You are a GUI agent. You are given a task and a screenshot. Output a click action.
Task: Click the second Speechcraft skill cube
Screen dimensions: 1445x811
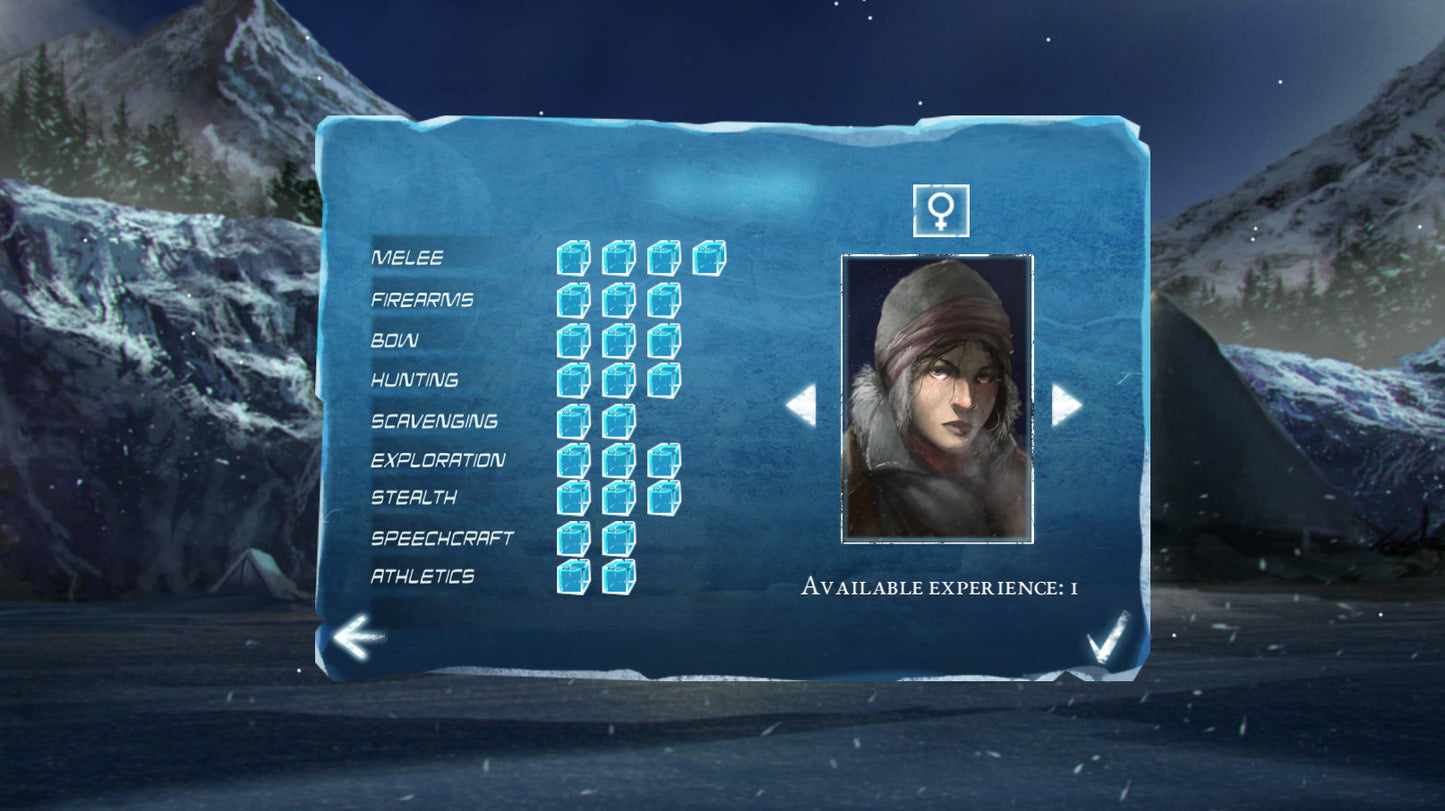pyautogui.click(x=618, y=537)
